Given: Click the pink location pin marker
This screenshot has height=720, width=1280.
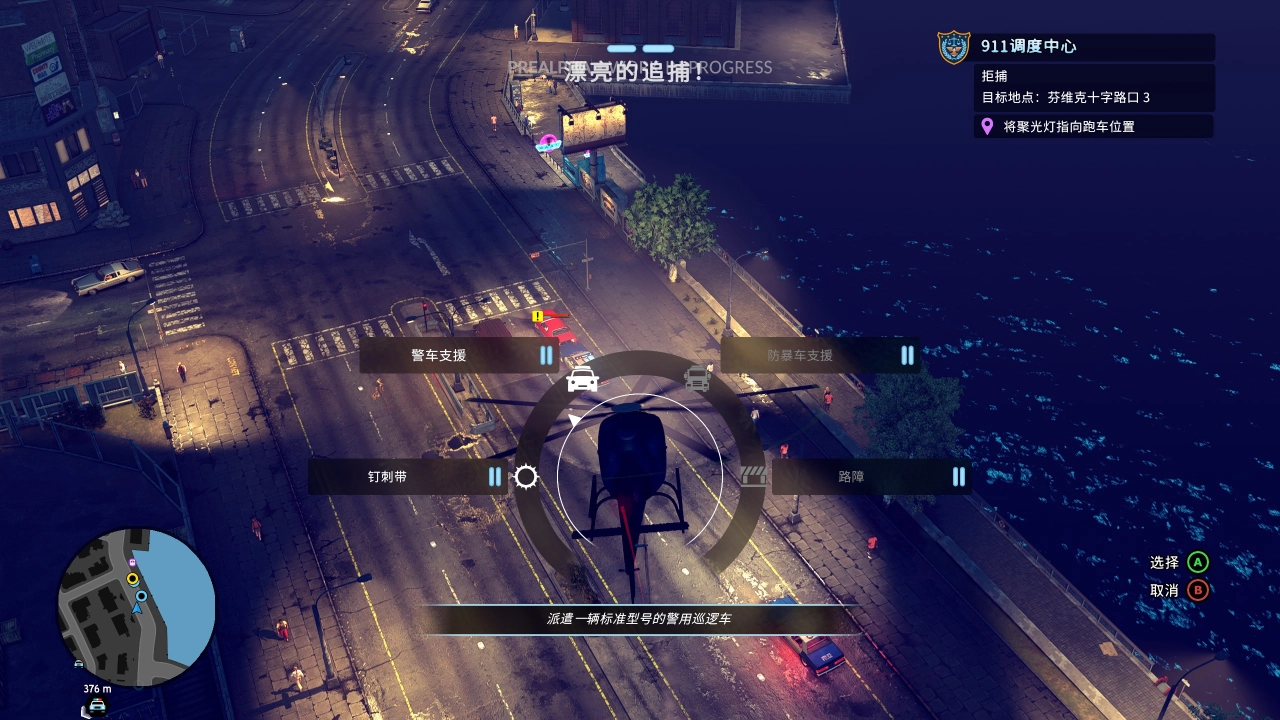Looking at the screenshot, I should 986,127.
